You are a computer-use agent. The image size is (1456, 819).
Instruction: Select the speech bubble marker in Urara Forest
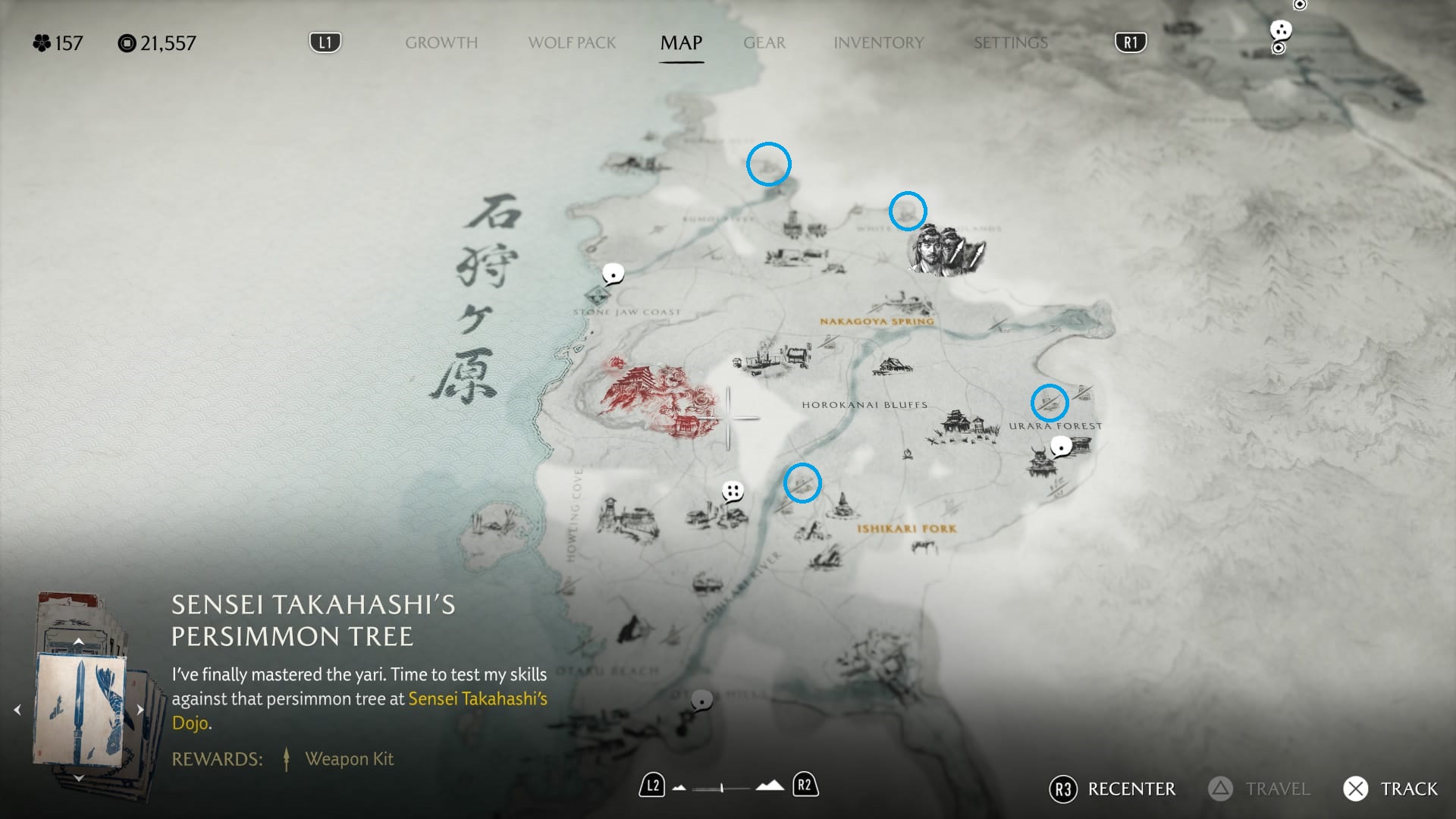click(1062, 447)
